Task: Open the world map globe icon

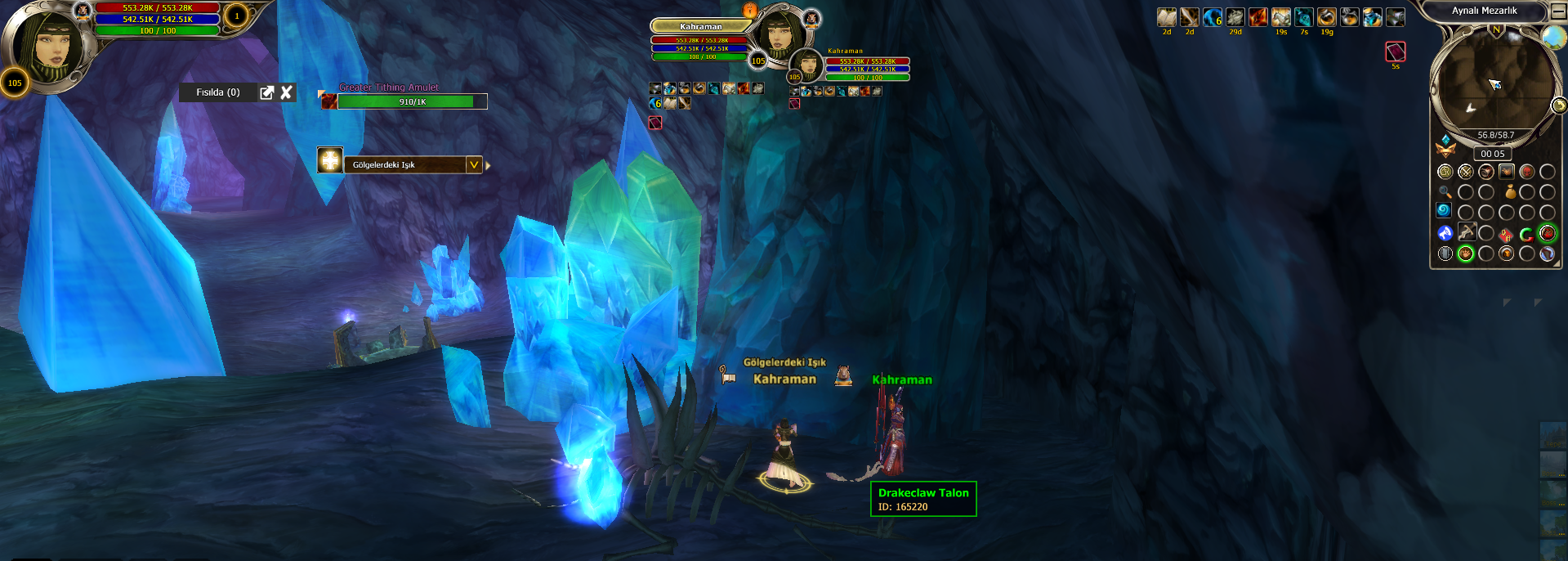Action: pyautogui.click(x=1552, y=38)
